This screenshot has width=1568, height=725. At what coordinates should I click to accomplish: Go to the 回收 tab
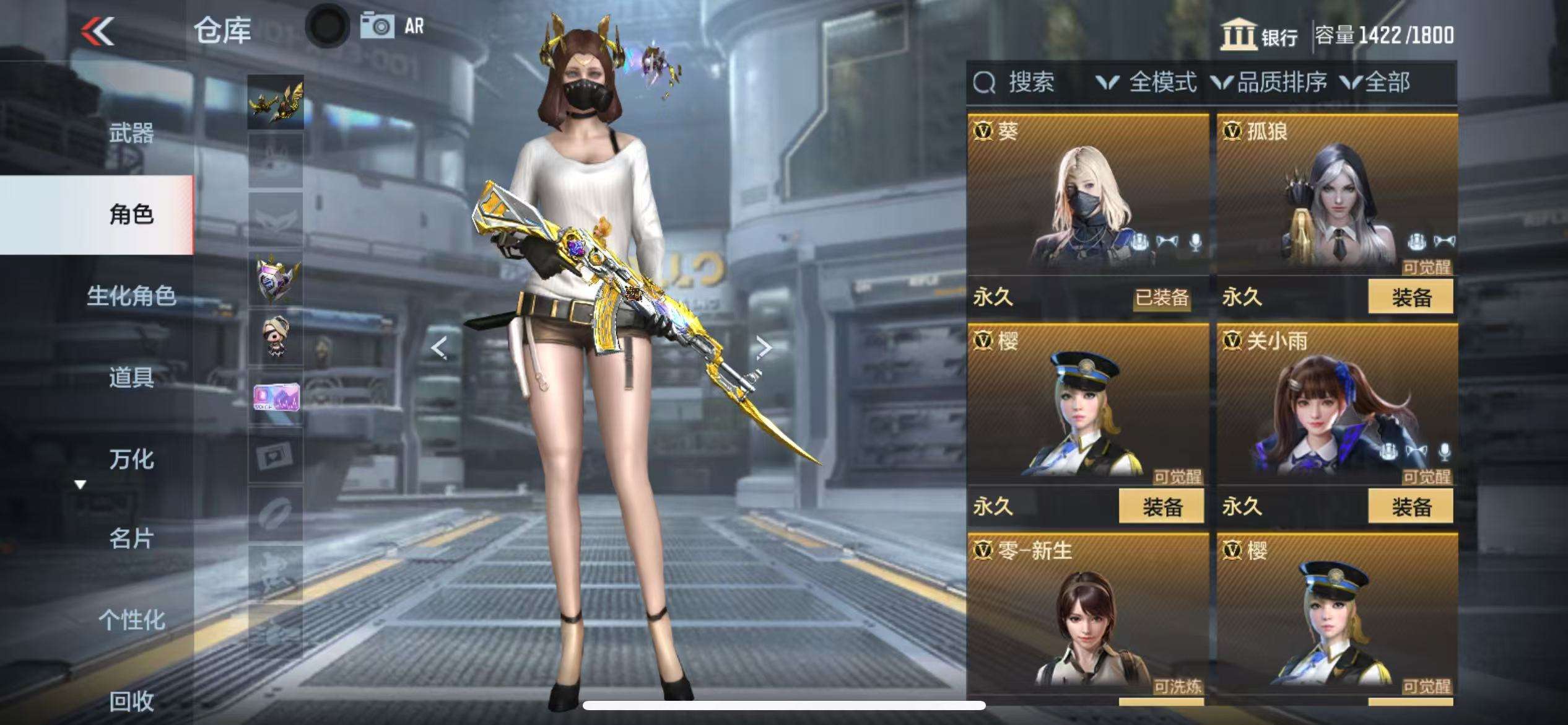click(131, 701)
